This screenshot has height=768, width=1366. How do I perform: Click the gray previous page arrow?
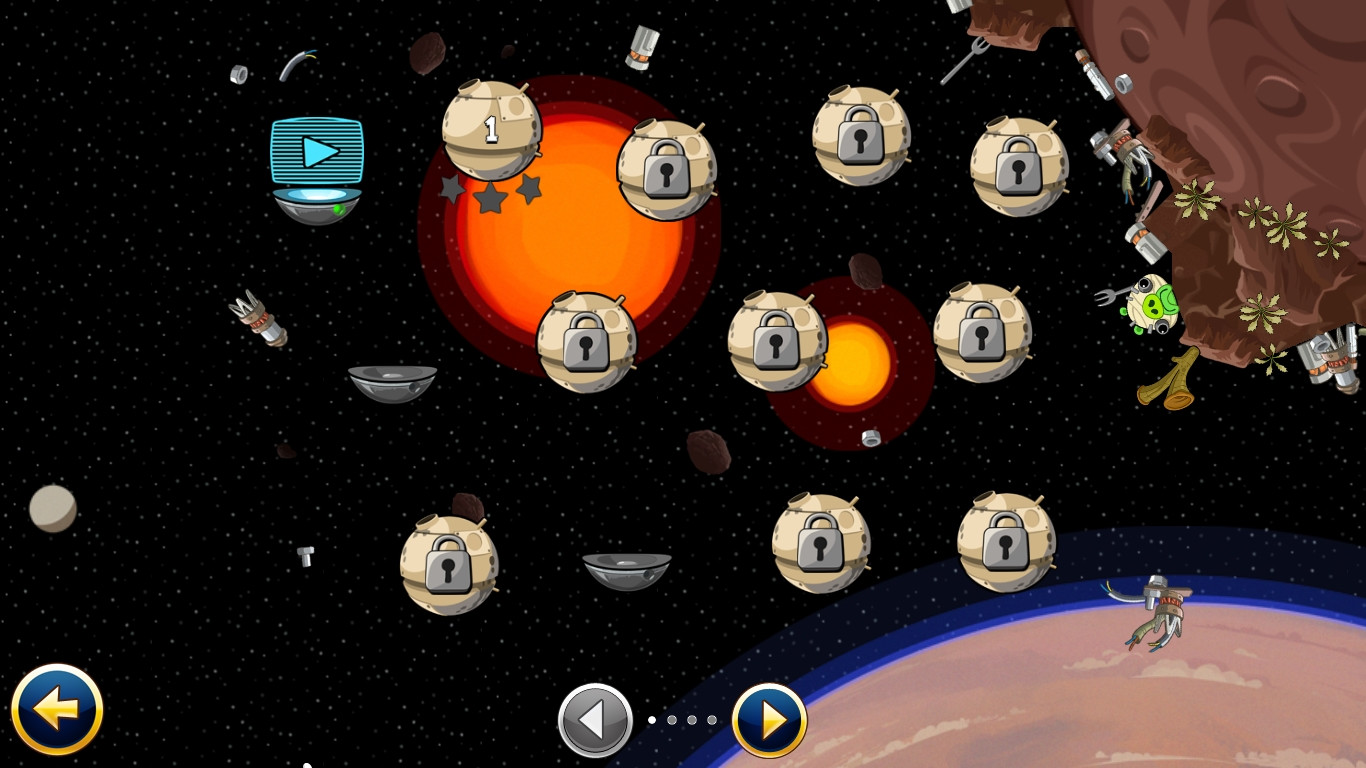click(x=595, y=720)
